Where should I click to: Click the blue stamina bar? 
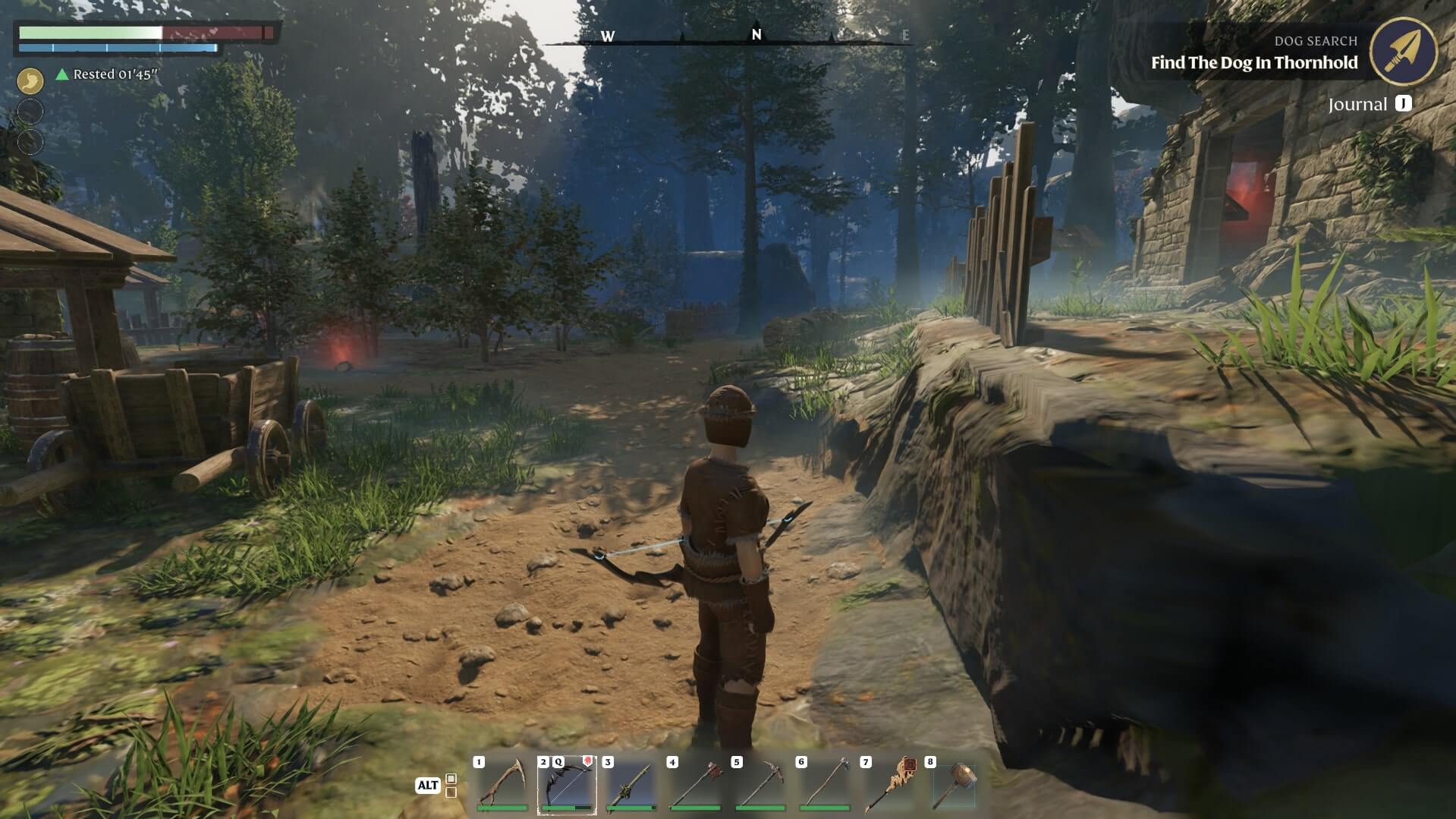point(114,48)
